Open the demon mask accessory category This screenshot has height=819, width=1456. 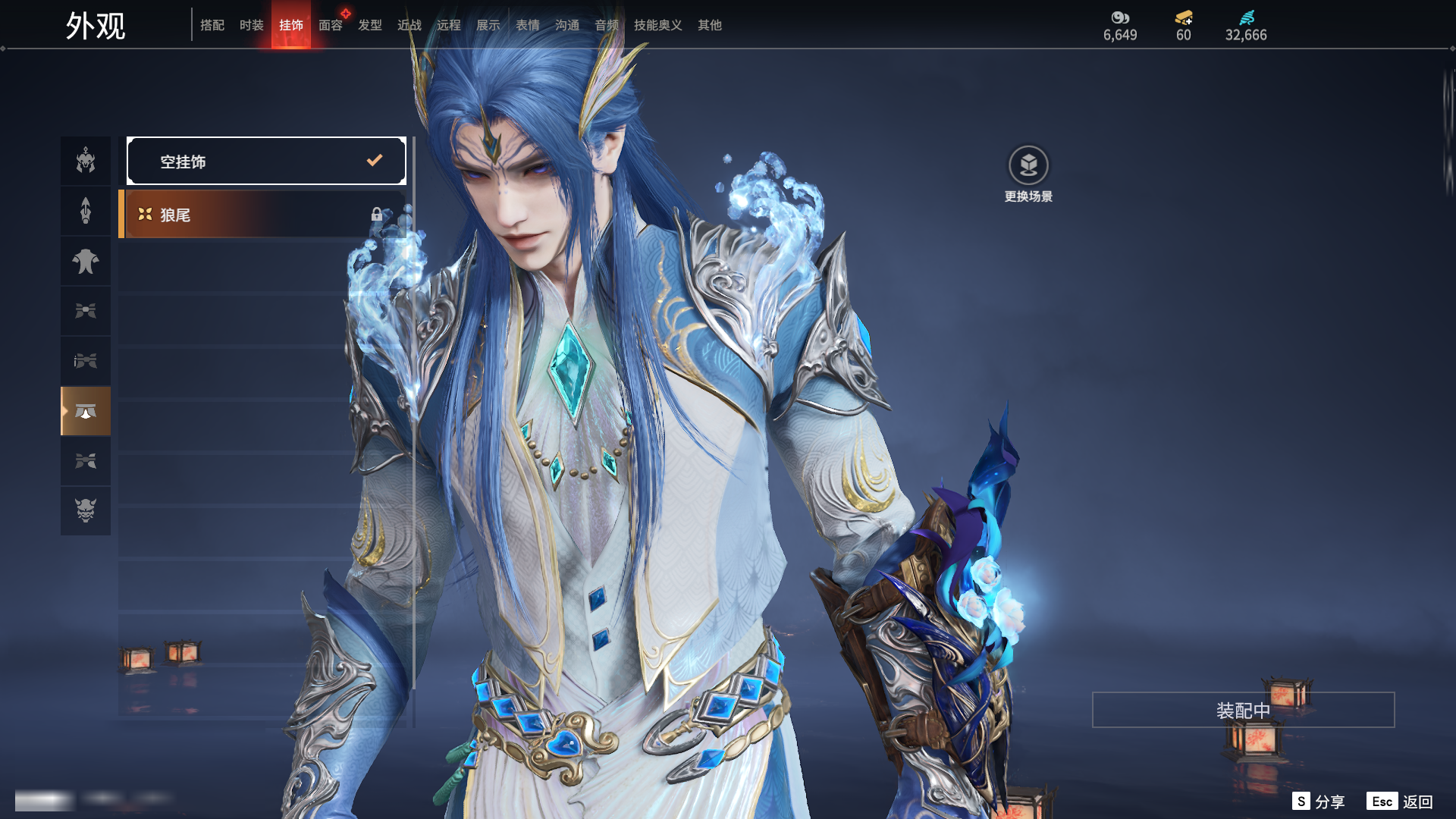(86, 510)
